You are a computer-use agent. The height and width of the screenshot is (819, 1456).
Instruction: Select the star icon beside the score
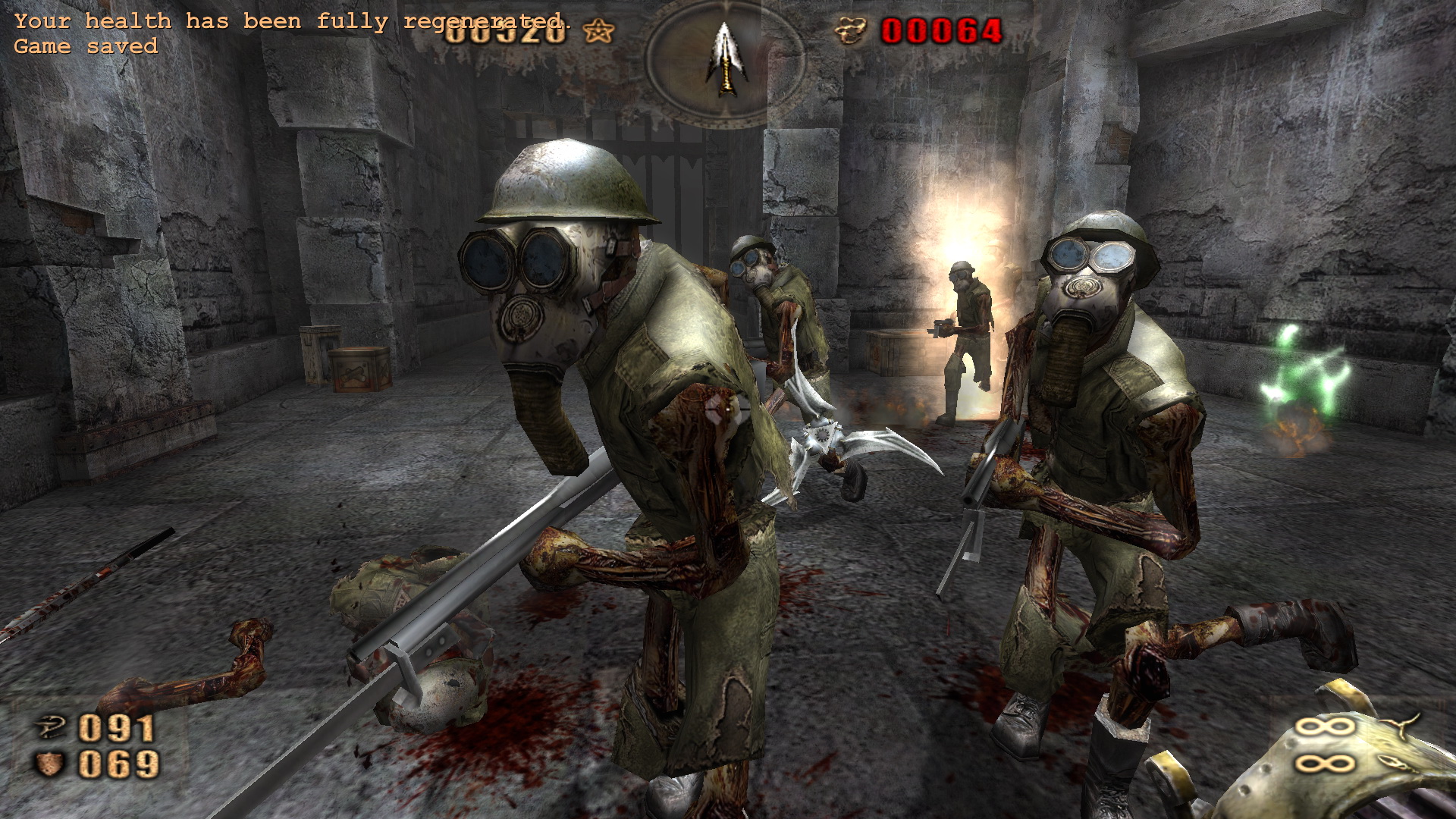click(x=599, y=33)
